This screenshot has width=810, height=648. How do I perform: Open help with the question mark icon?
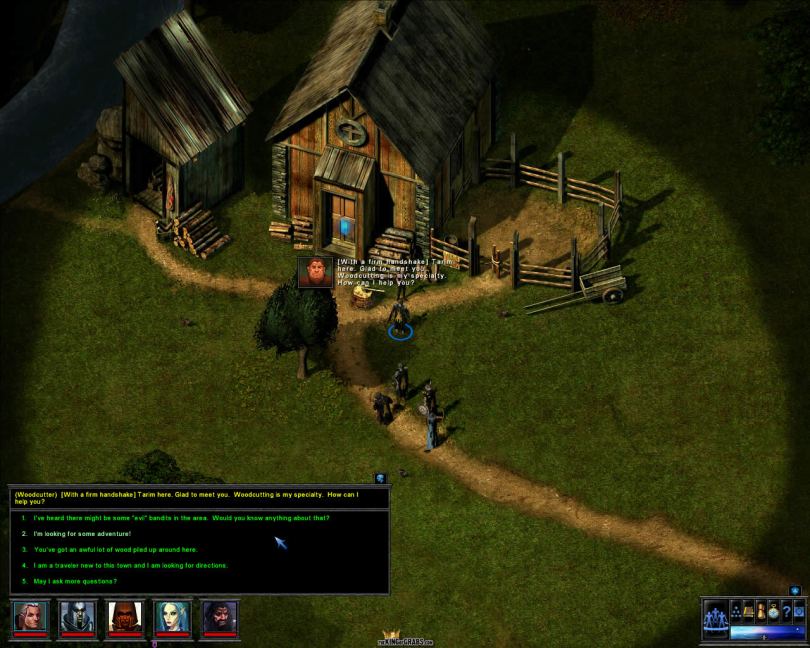[786, 610]
